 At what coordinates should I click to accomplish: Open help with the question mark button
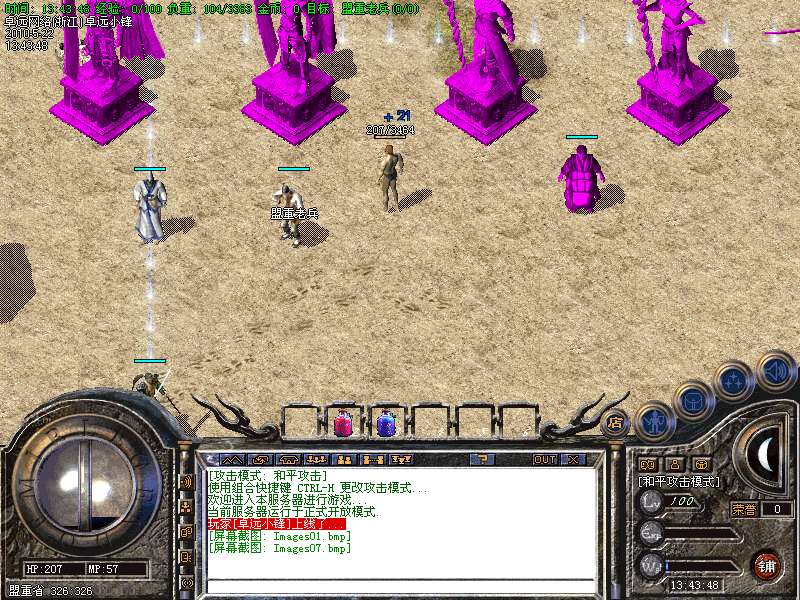481,460
